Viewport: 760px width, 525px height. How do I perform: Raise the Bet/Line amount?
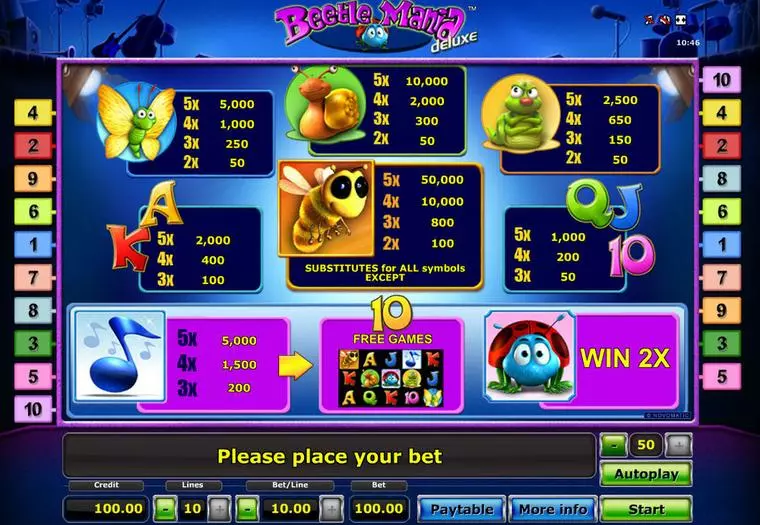(333, 509)
